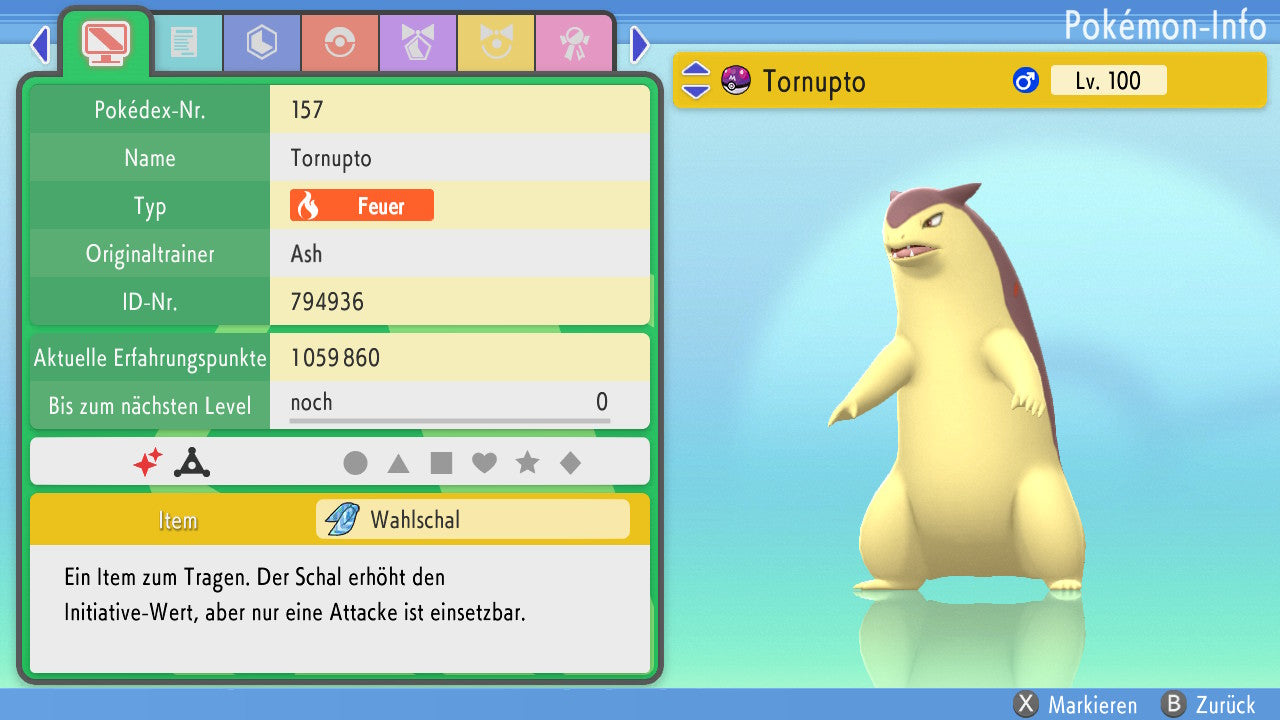Toggle the triangle marking
This screenshot has height=720, width=1280.
tap(398, 463)
